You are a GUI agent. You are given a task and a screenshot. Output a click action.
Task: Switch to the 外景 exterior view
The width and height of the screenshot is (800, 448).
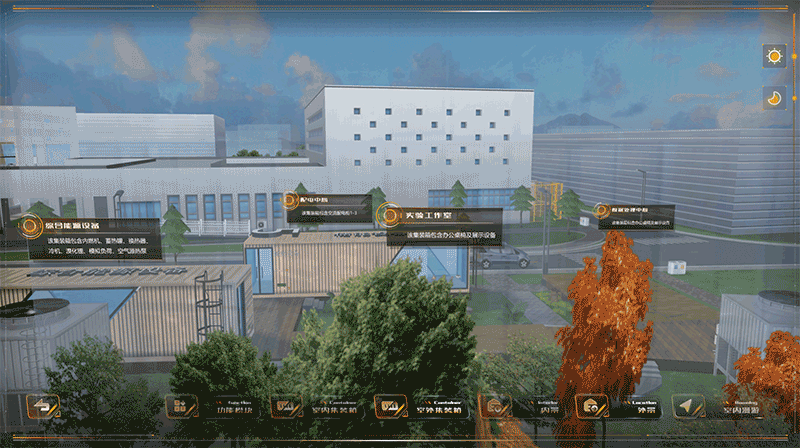click(x=612, y=407)
